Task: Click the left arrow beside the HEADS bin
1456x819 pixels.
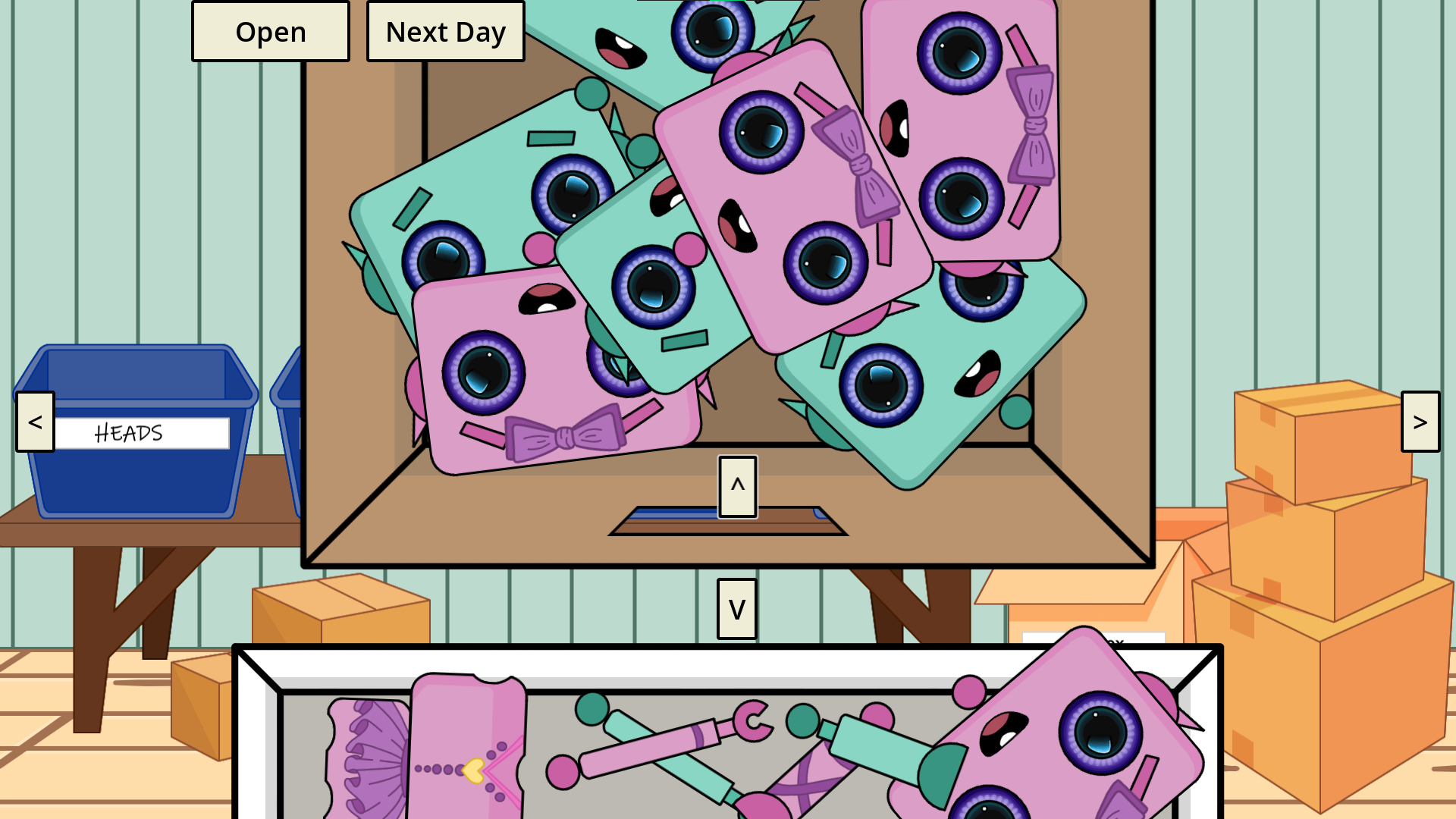Action: 33,422
